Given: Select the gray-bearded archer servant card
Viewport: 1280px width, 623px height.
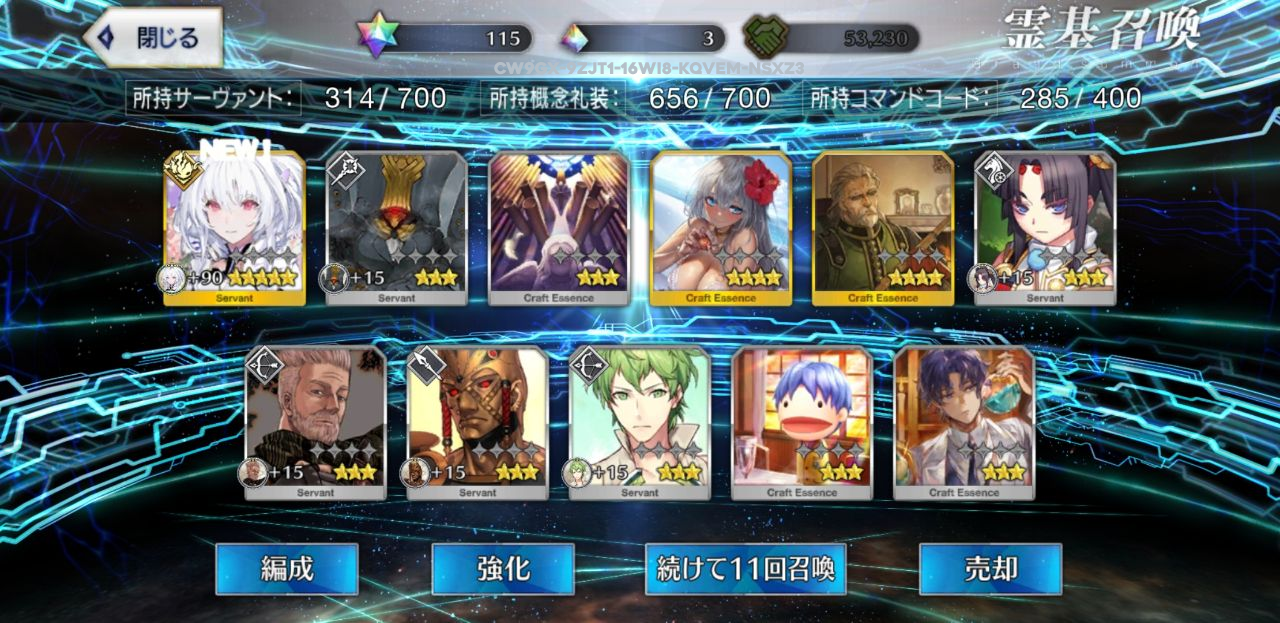Looking at the screenshot, I should [315, 422].
